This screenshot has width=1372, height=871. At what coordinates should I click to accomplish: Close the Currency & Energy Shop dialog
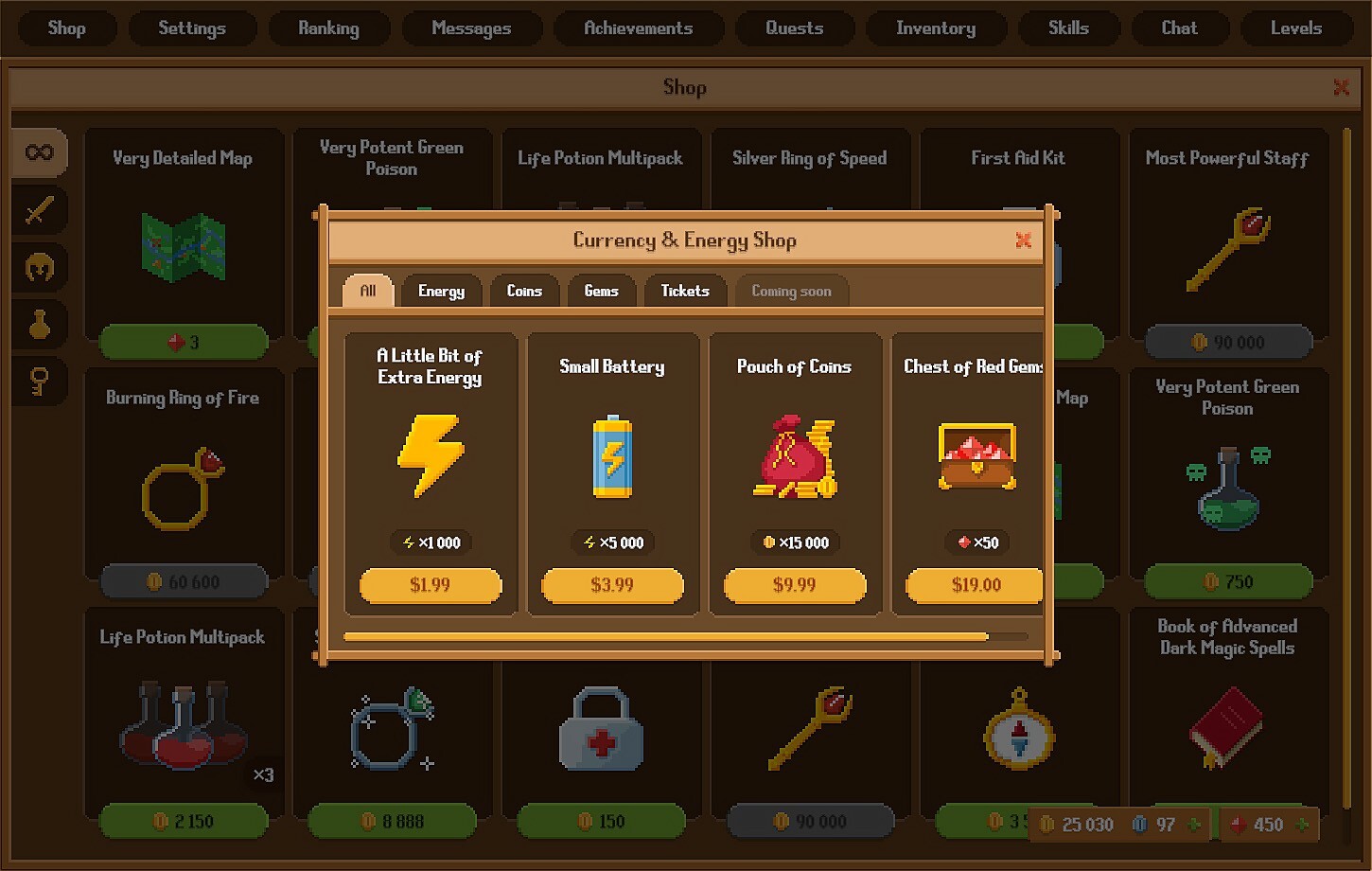(1023, 240)
